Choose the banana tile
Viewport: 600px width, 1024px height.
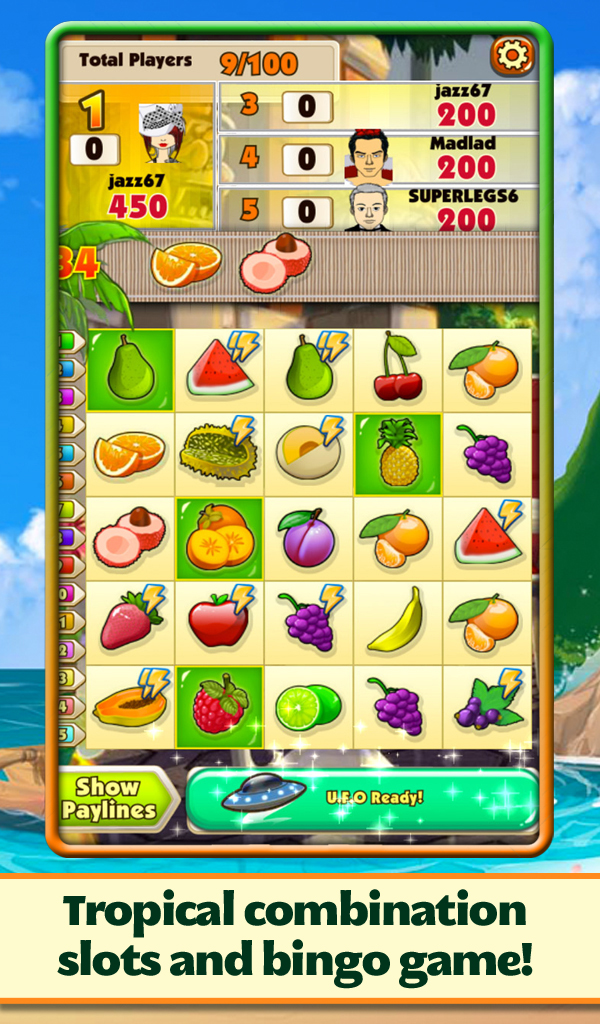398,621
